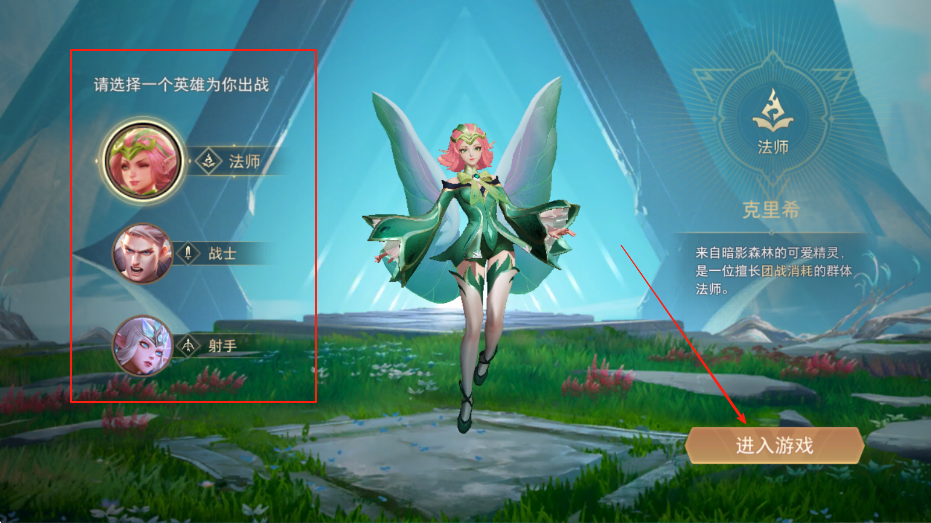Image resolution: width=931 pixels, height=523 pixels.
Task: Pick the 射手 marksman hero portrait
Action: pyautogui.click(x=142, y=345)
